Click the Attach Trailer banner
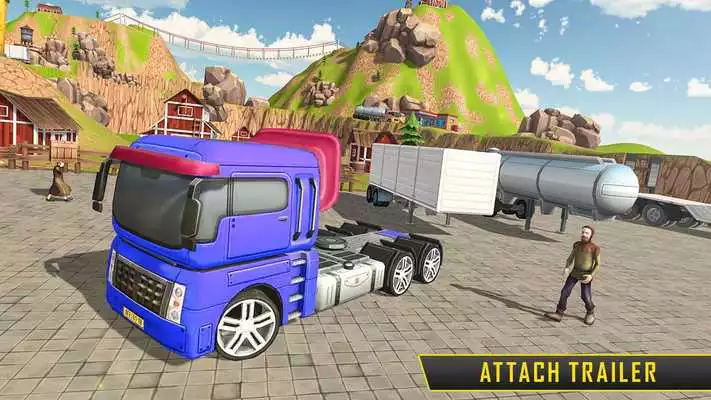 pos(568,373)
